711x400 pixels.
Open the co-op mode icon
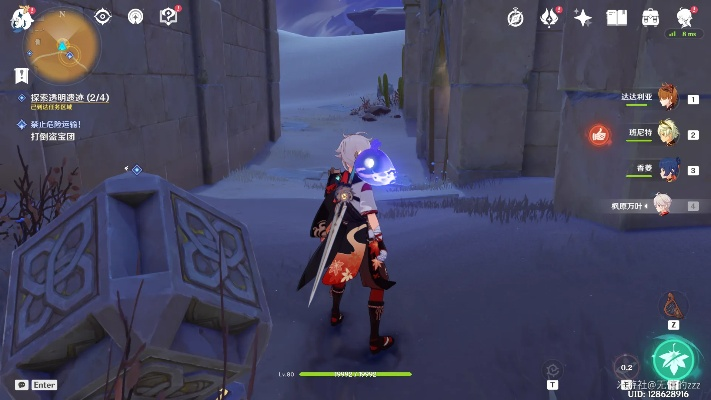point(136,16)
